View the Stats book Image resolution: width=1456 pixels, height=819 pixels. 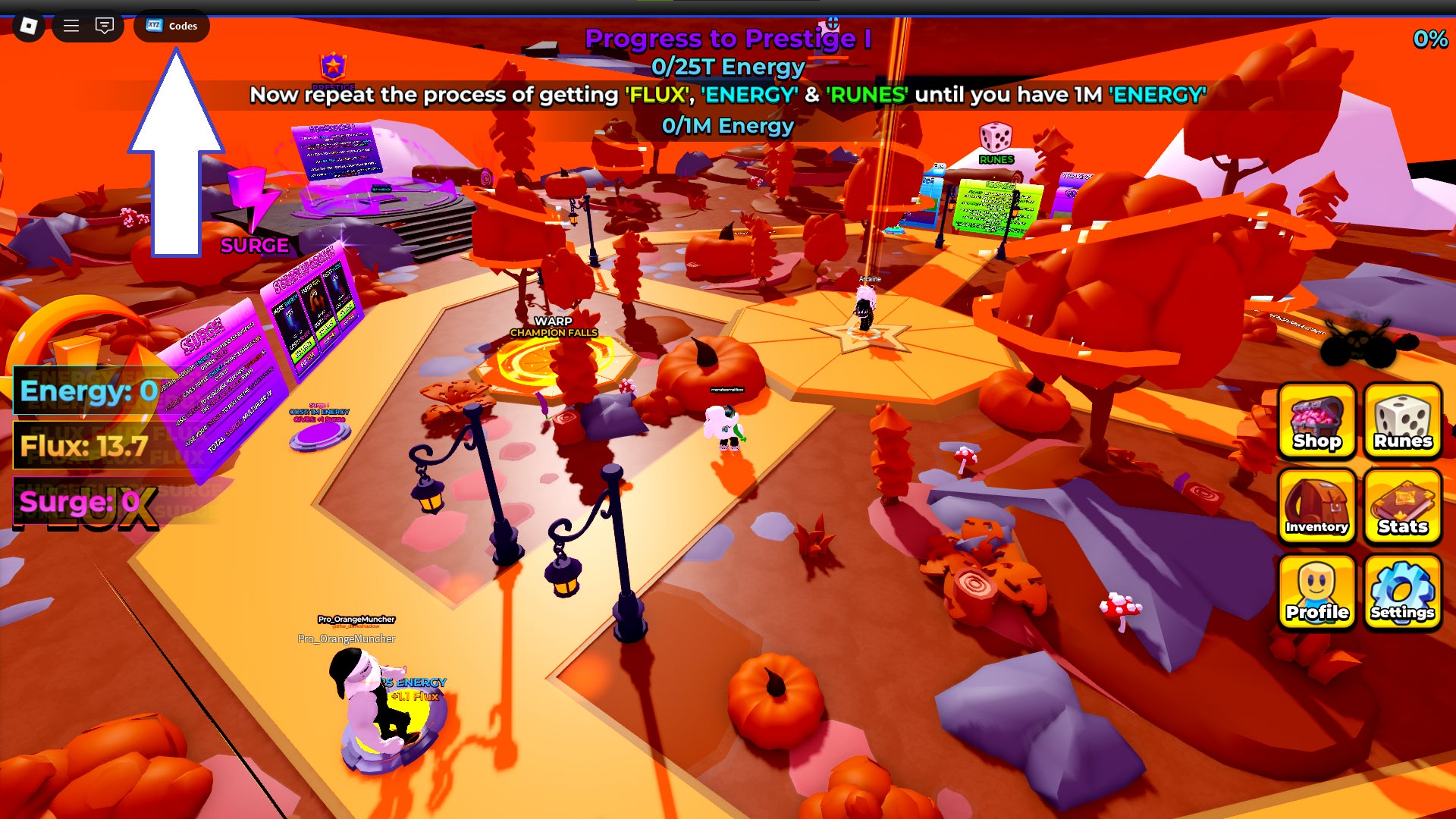coord(1402,506)
